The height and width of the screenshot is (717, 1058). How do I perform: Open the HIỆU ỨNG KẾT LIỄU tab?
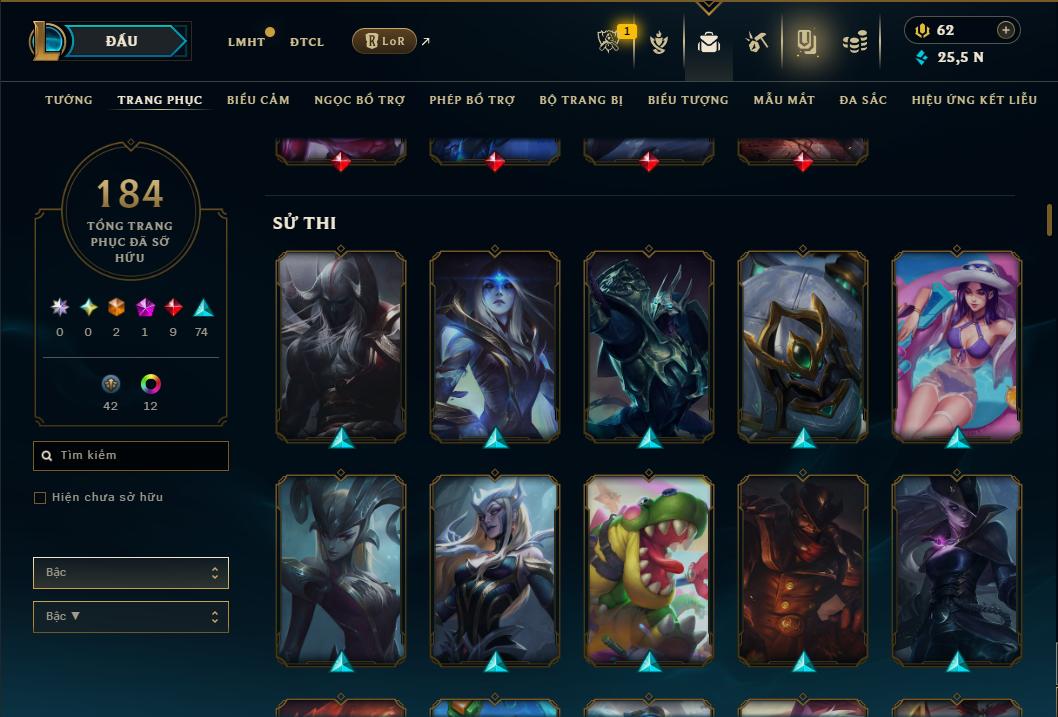tap(977, 100)
